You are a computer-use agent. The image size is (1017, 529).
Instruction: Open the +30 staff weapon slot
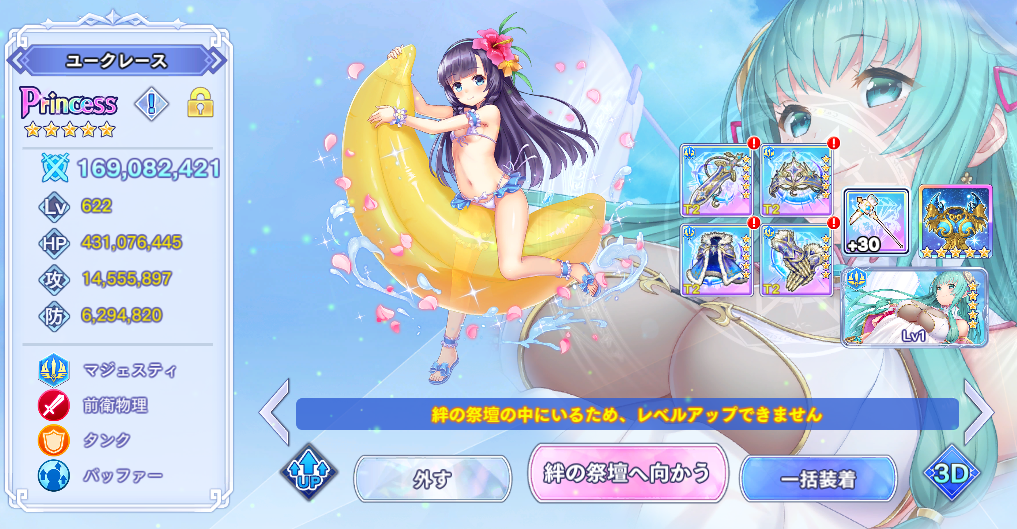876,222
